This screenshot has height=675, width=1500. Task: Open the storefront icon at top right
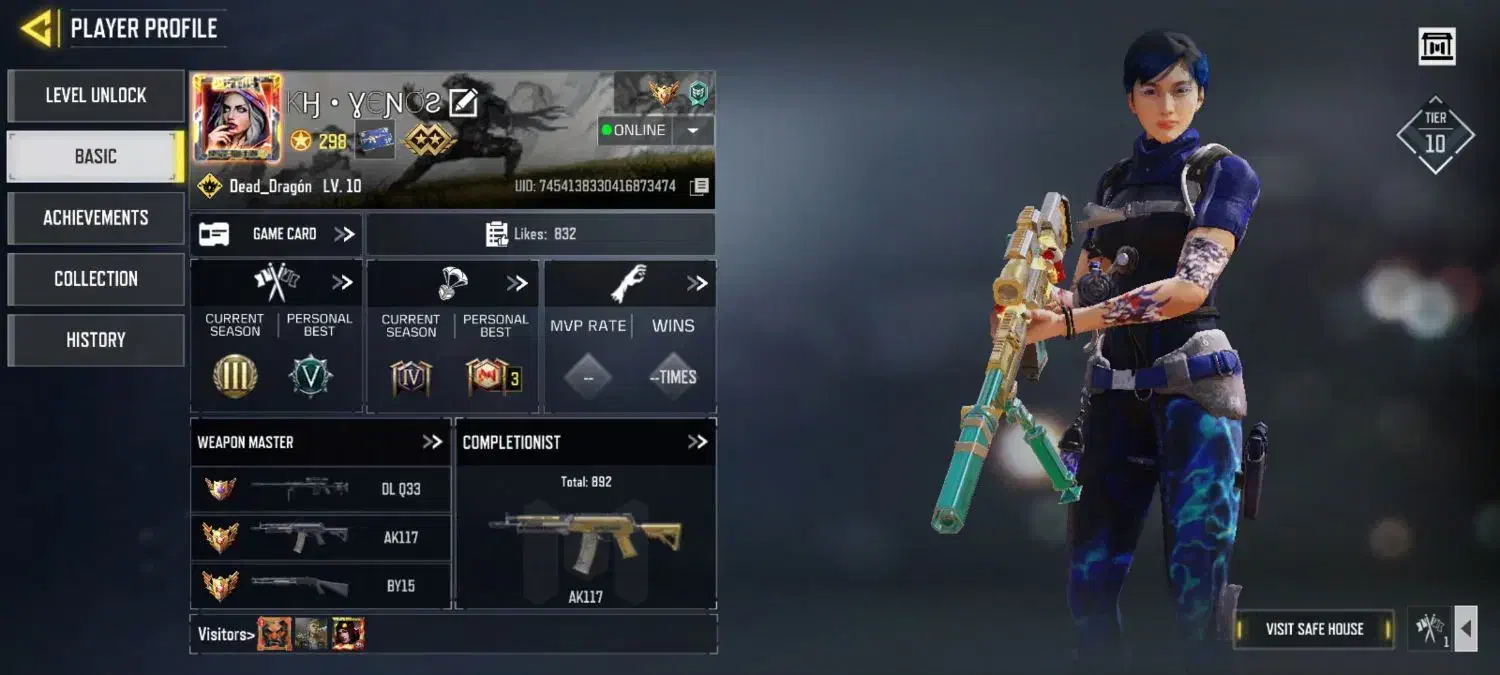pos(1437,46)
